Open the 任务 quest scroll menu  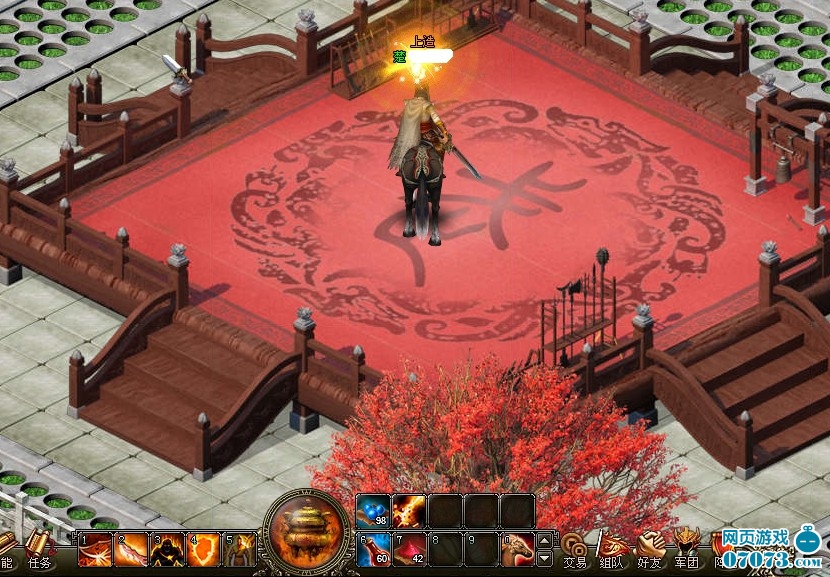coord(39,549)
